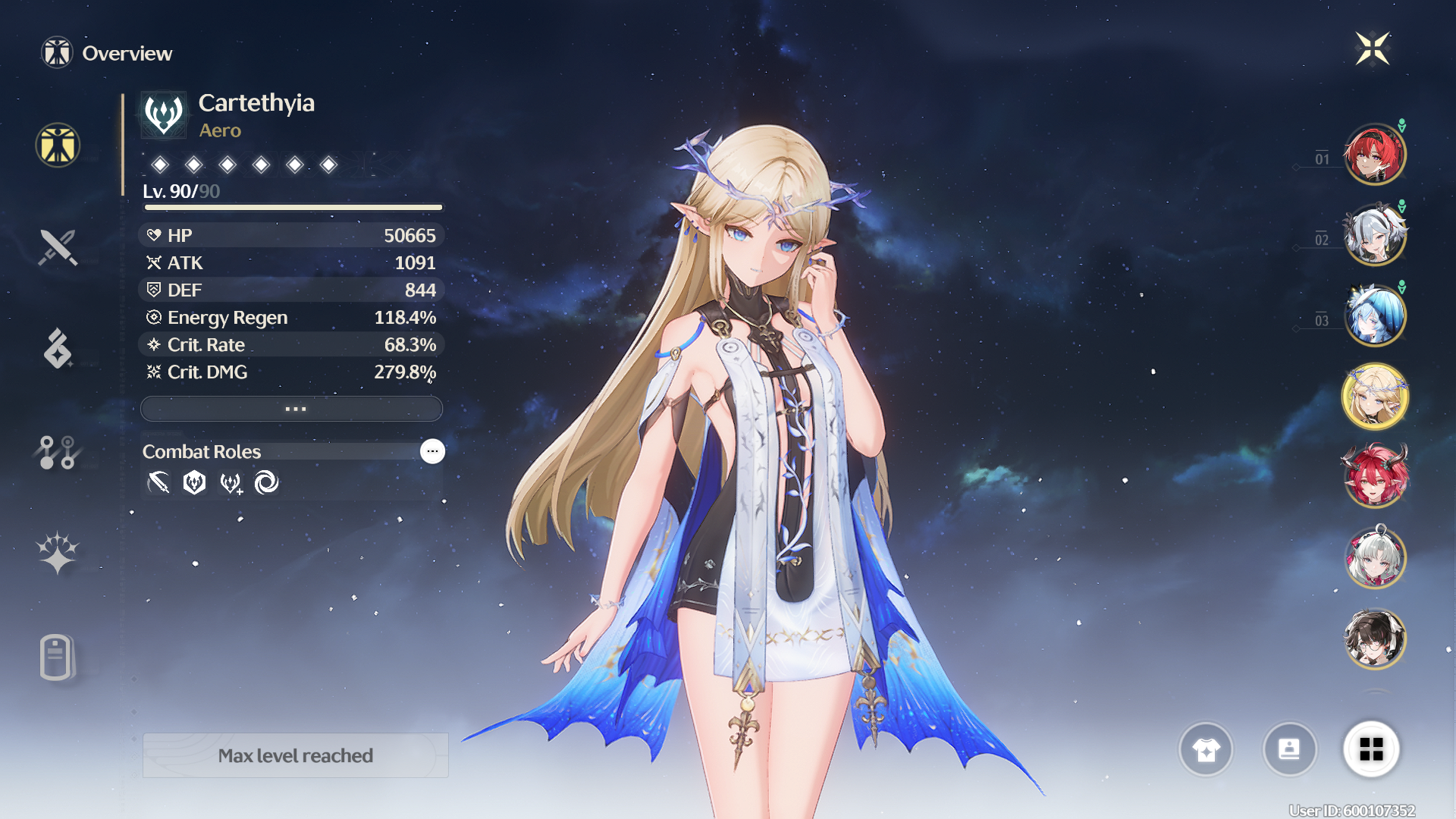Pick the dark-haired character with glasses
The height and width of the screenshot is (819, 1456).
pos(1374,639)
